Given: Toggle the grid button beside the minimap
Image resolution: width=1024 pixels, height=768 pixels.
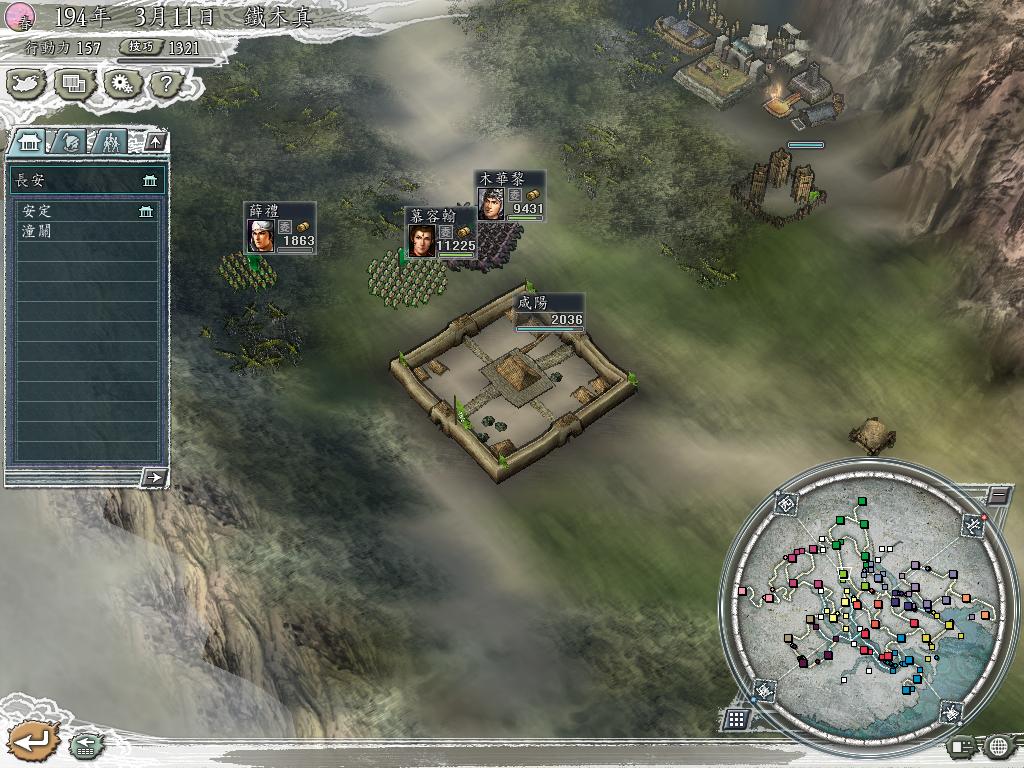Looking at the screenshot, I should pyautogui.click(x=736, y=718).
